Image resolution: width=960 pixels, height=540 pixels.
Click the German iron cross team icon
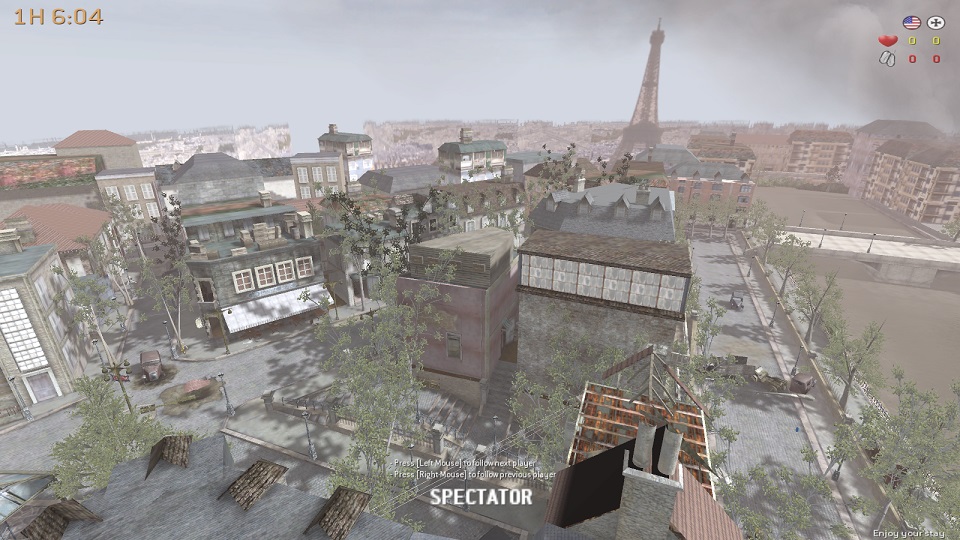point(936,22)
